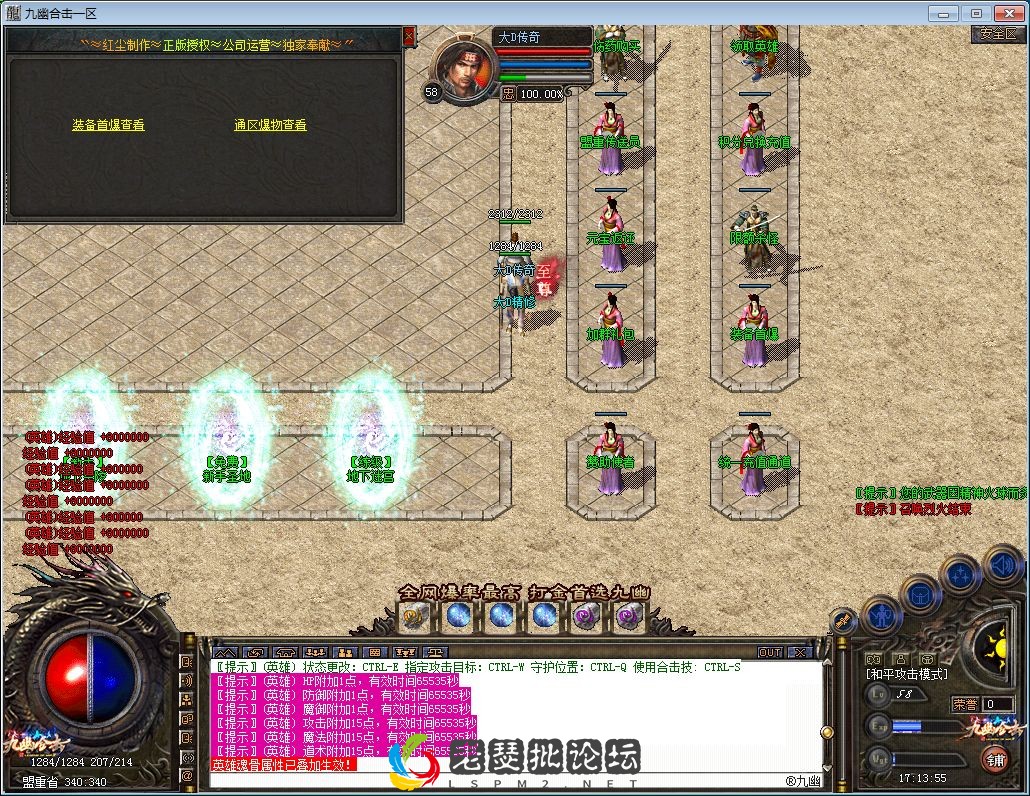This screenshot has width=1030, height=796.
Task: Click the 忠 loyalty icon under the portrait
Action: 508,93
